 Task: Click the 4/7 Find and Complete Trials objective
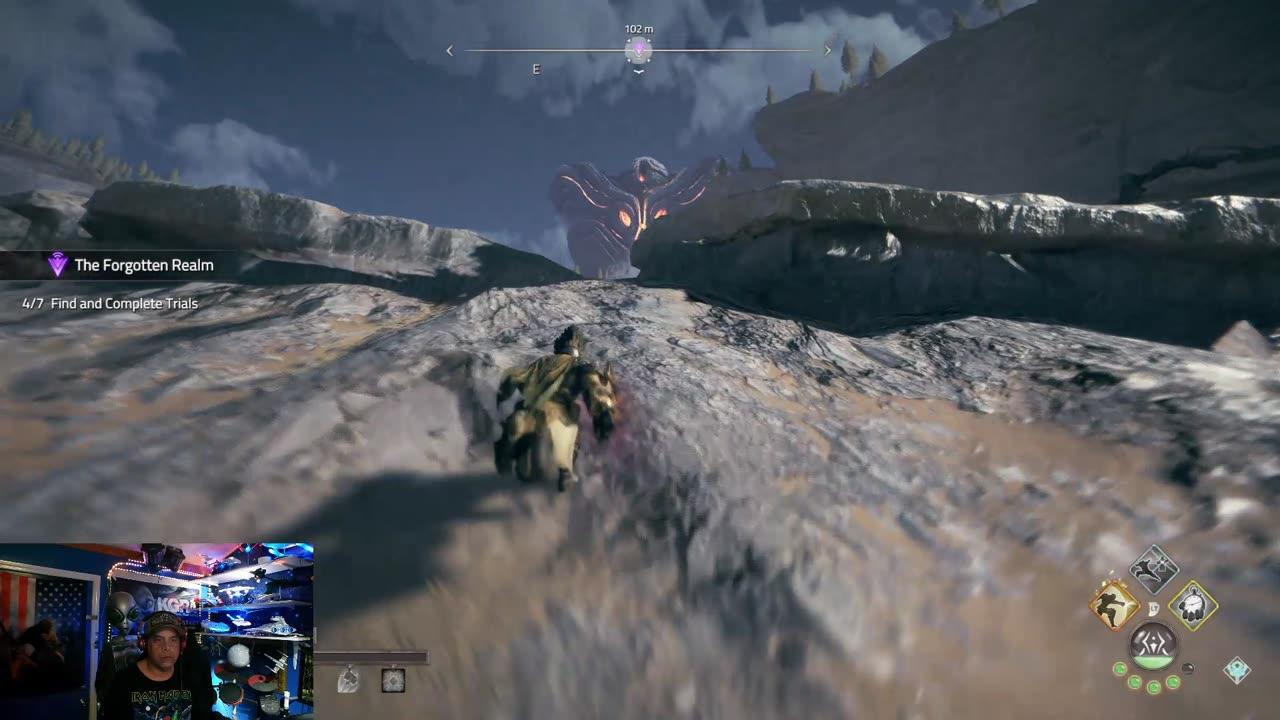(x=110, y=302)
